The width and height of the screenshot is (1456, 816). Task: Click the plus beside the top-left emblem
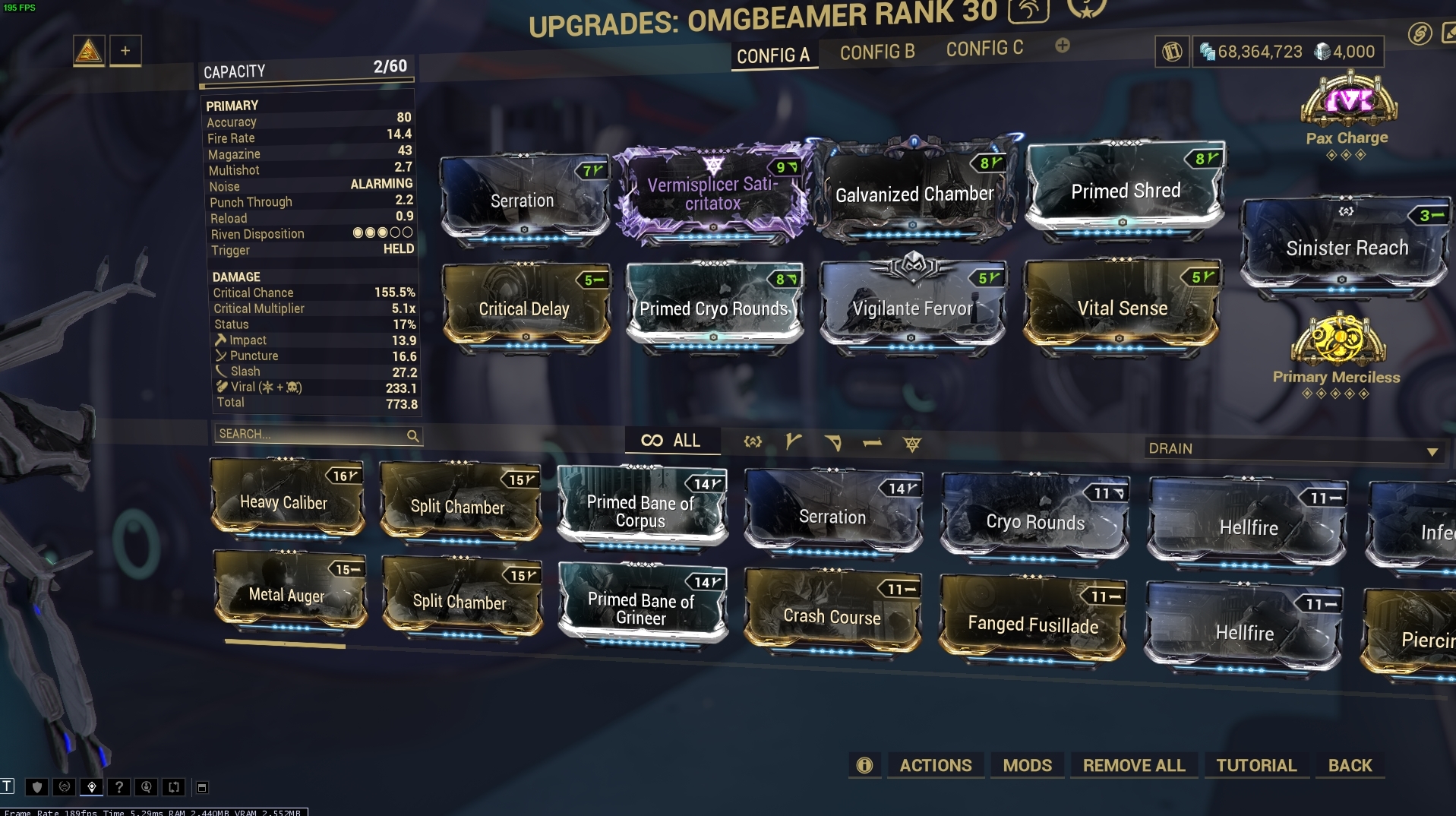125,50
